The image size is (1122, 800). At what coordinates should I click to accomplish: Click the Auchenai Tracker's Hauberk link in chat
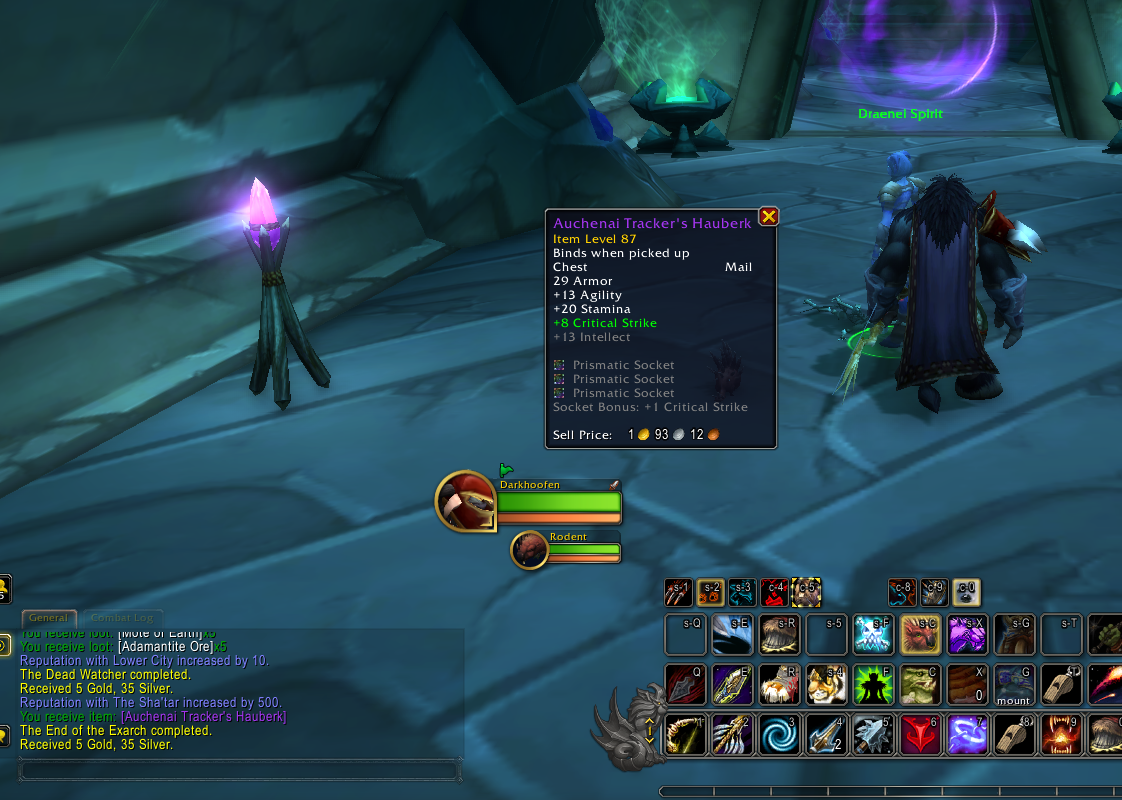click(x=203, y=717)
